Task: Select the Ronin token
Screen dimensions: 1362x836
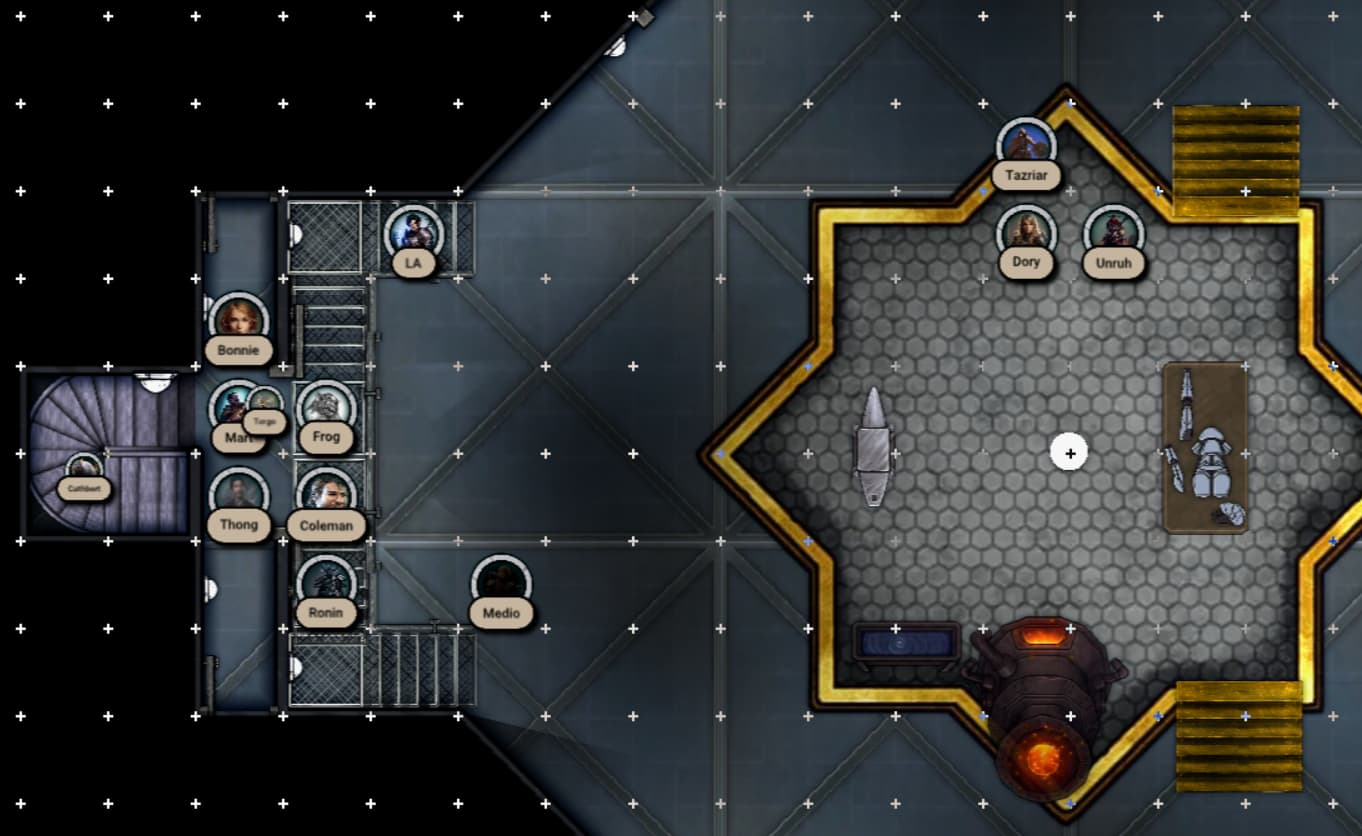Action: pyautogui.click(x=326, y=583)
